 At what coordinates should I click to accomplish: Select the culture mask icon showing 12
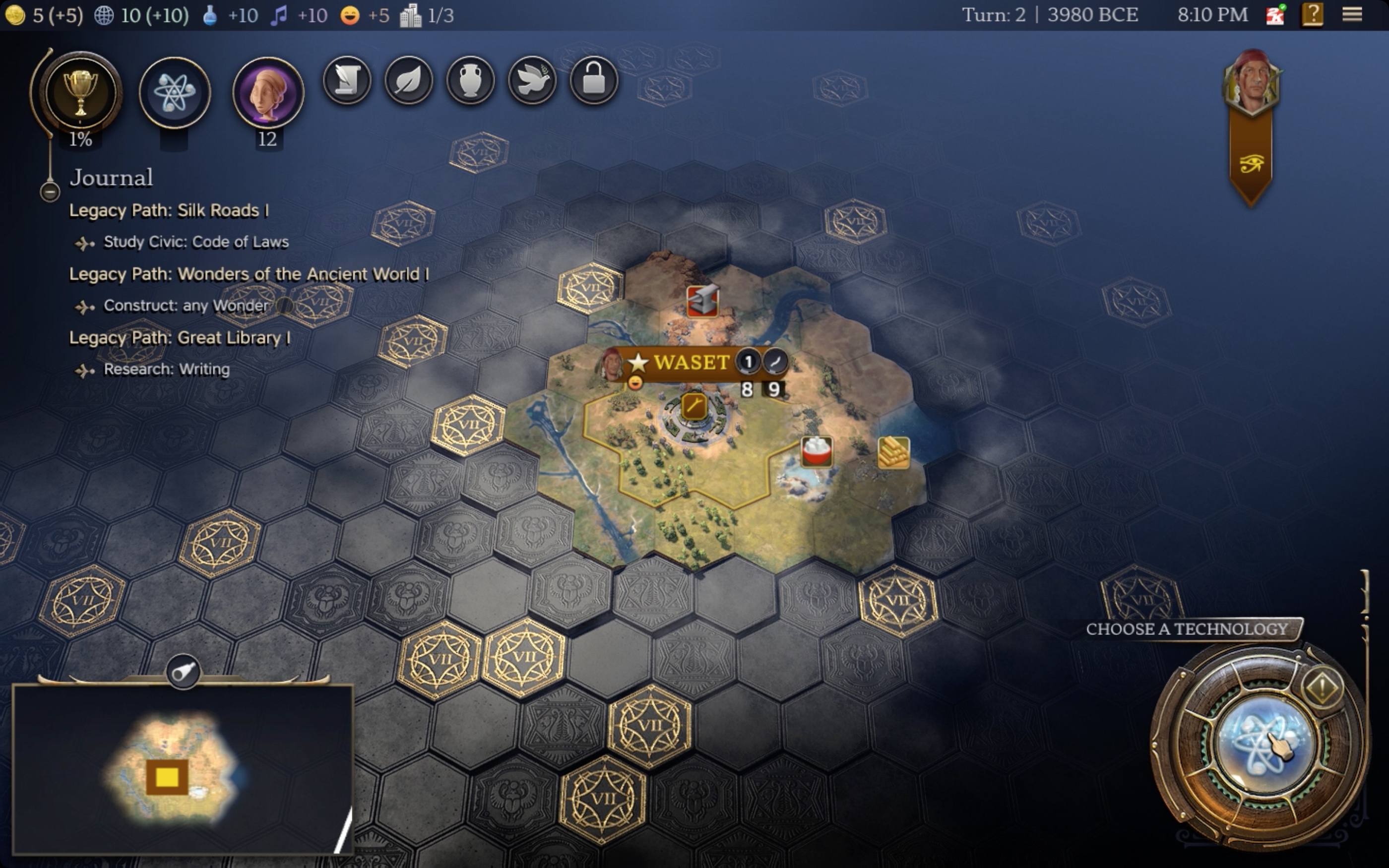coord(268,92)
